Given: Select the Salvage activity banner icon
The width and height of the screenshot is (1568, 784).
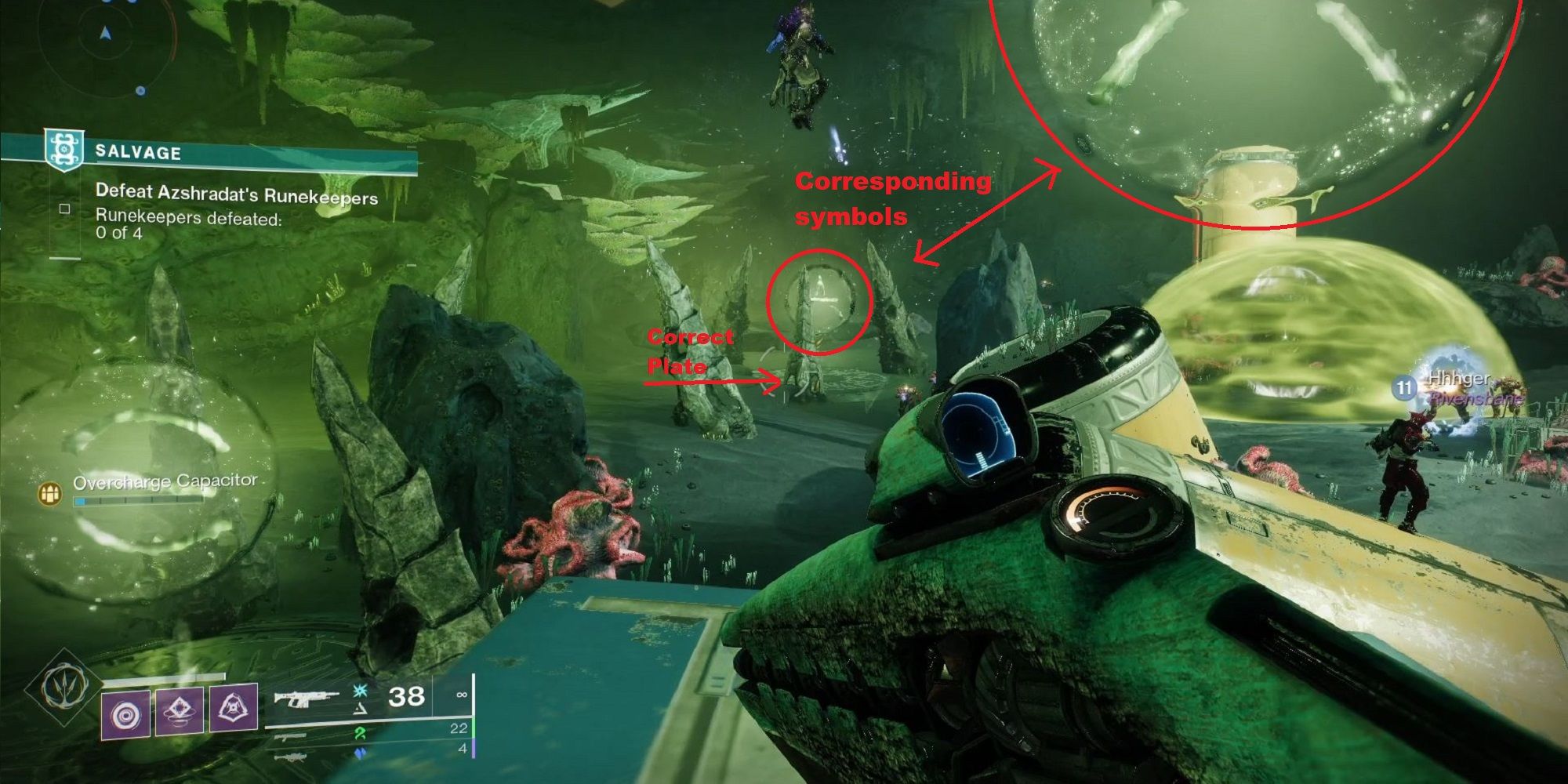Looking at the screenshot, I should 64,151.
